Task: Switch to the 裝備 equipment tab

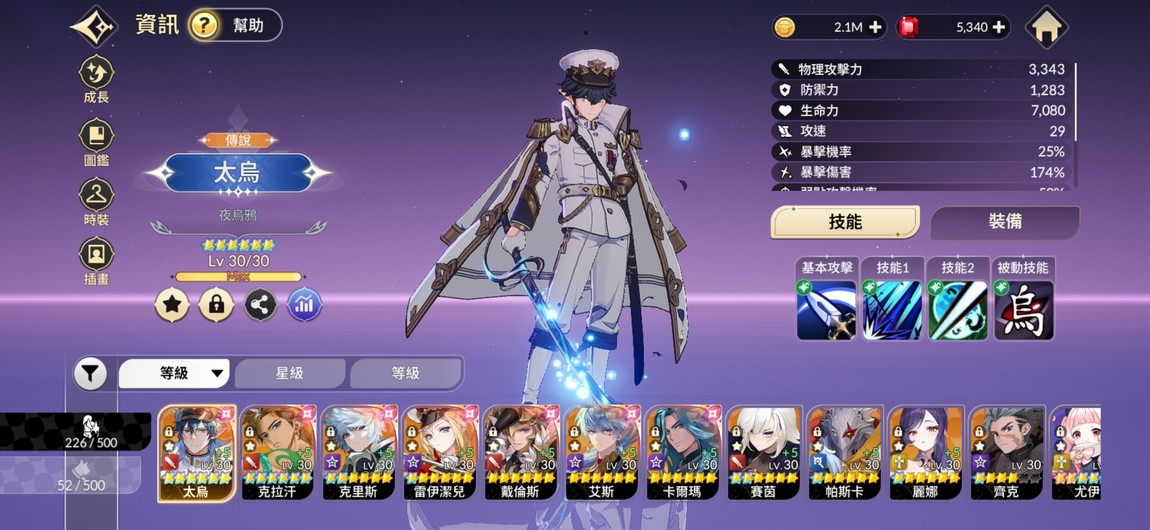Action: tap(1004, 223)
